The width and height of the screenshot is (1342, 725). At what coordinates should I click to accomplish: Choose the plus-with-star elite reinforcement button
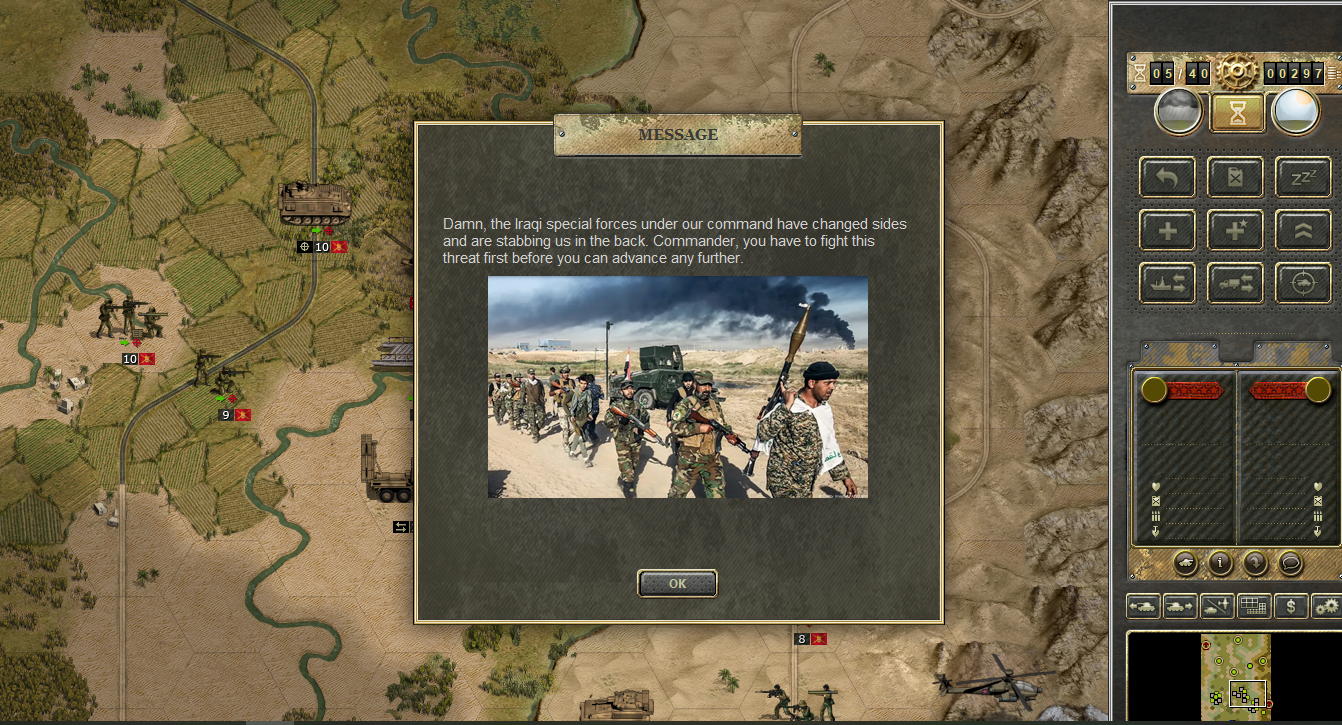[x=1235, y=230]
